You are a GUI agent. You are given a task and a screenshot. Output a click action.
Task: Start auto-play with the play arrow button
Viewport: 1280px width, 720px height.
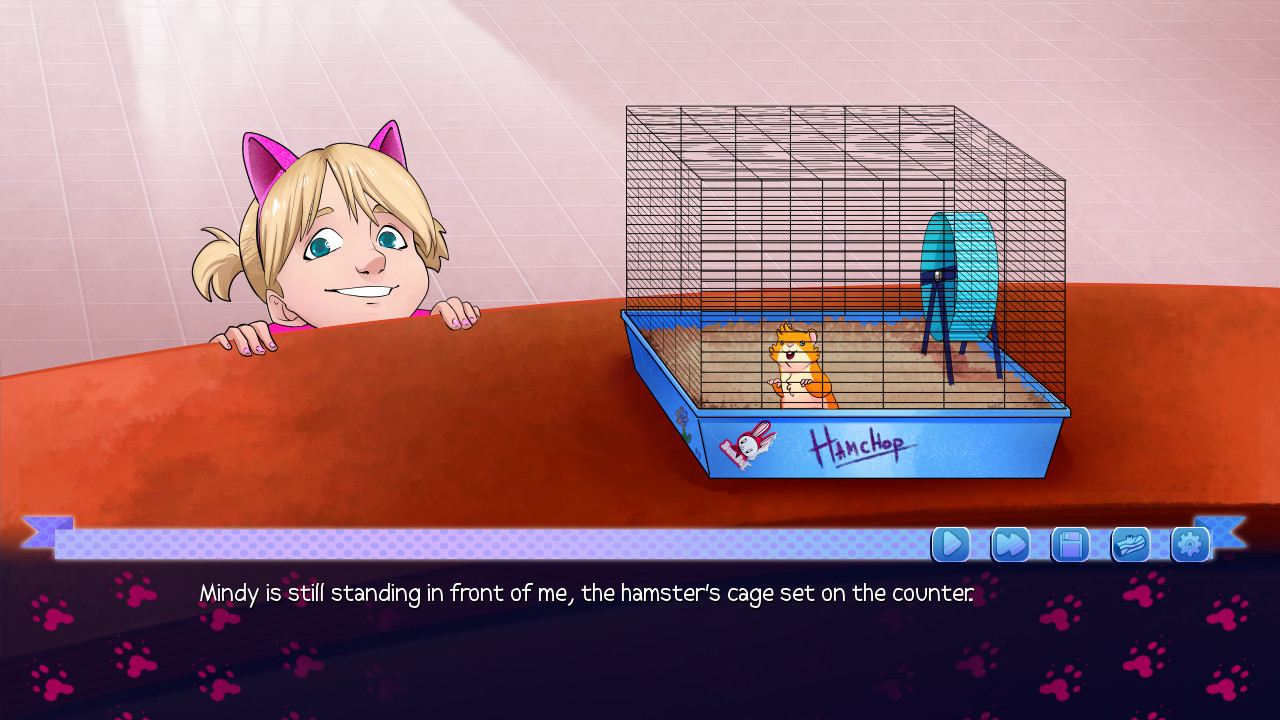coord(951,544)
